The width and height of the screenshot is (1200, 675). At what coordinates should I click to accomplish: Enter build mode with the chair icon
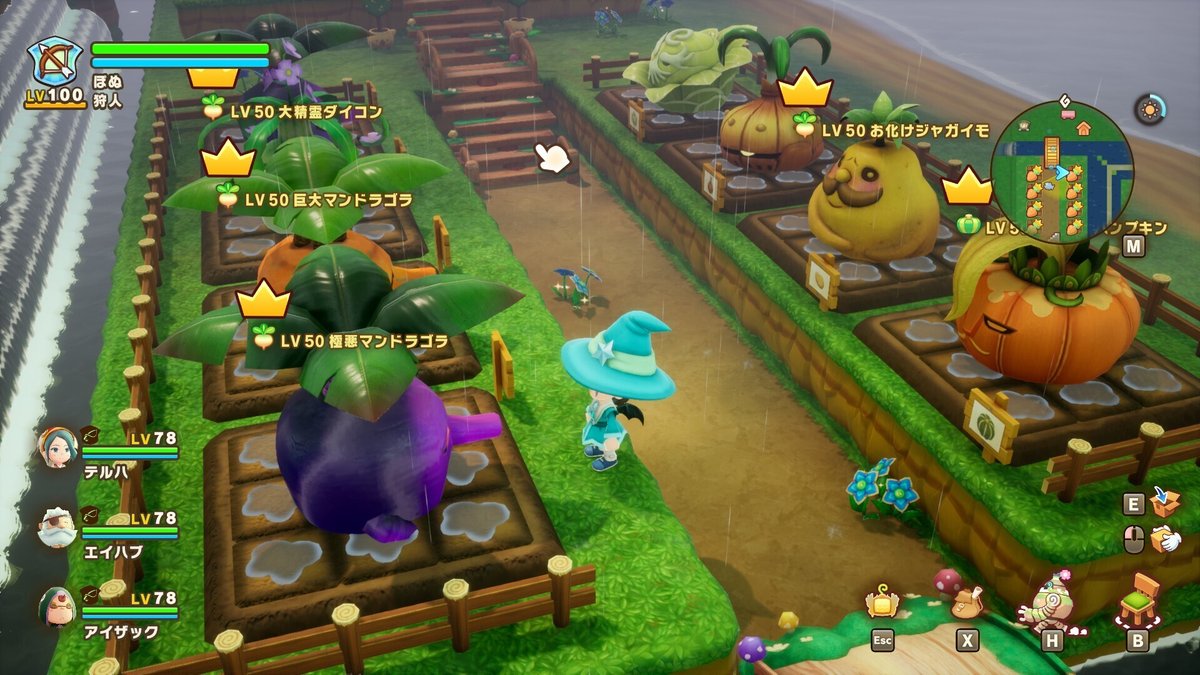click(1138, 601)
